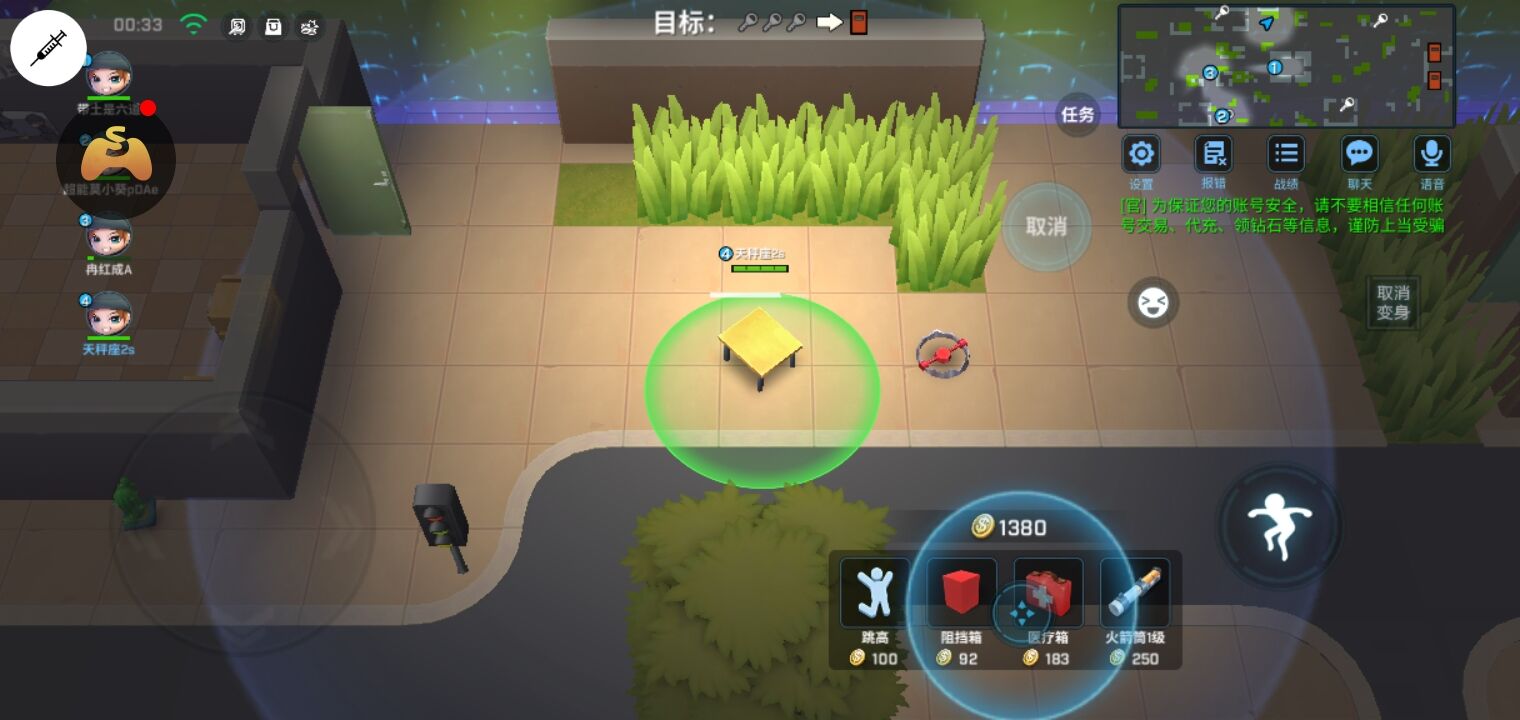
Task: Open the shopping bag icon in top bar
Action: pos(273,26)
